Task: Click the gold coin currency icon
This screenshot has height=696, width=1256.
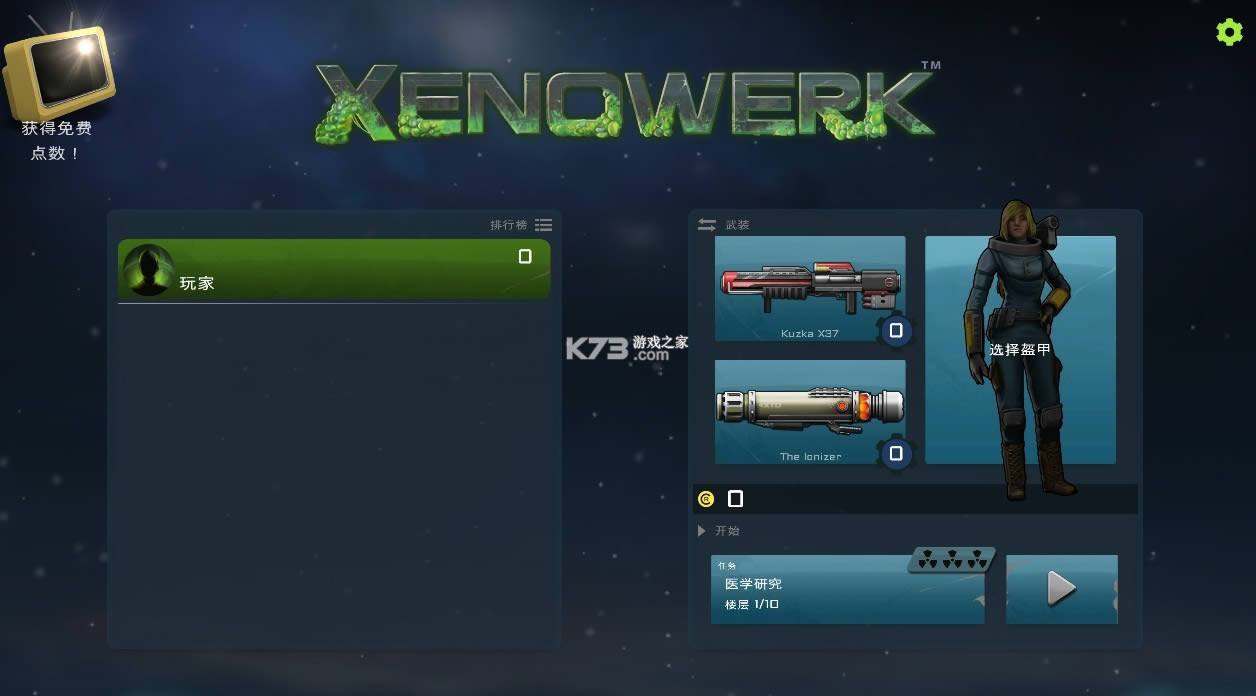Action: point(706,499)
